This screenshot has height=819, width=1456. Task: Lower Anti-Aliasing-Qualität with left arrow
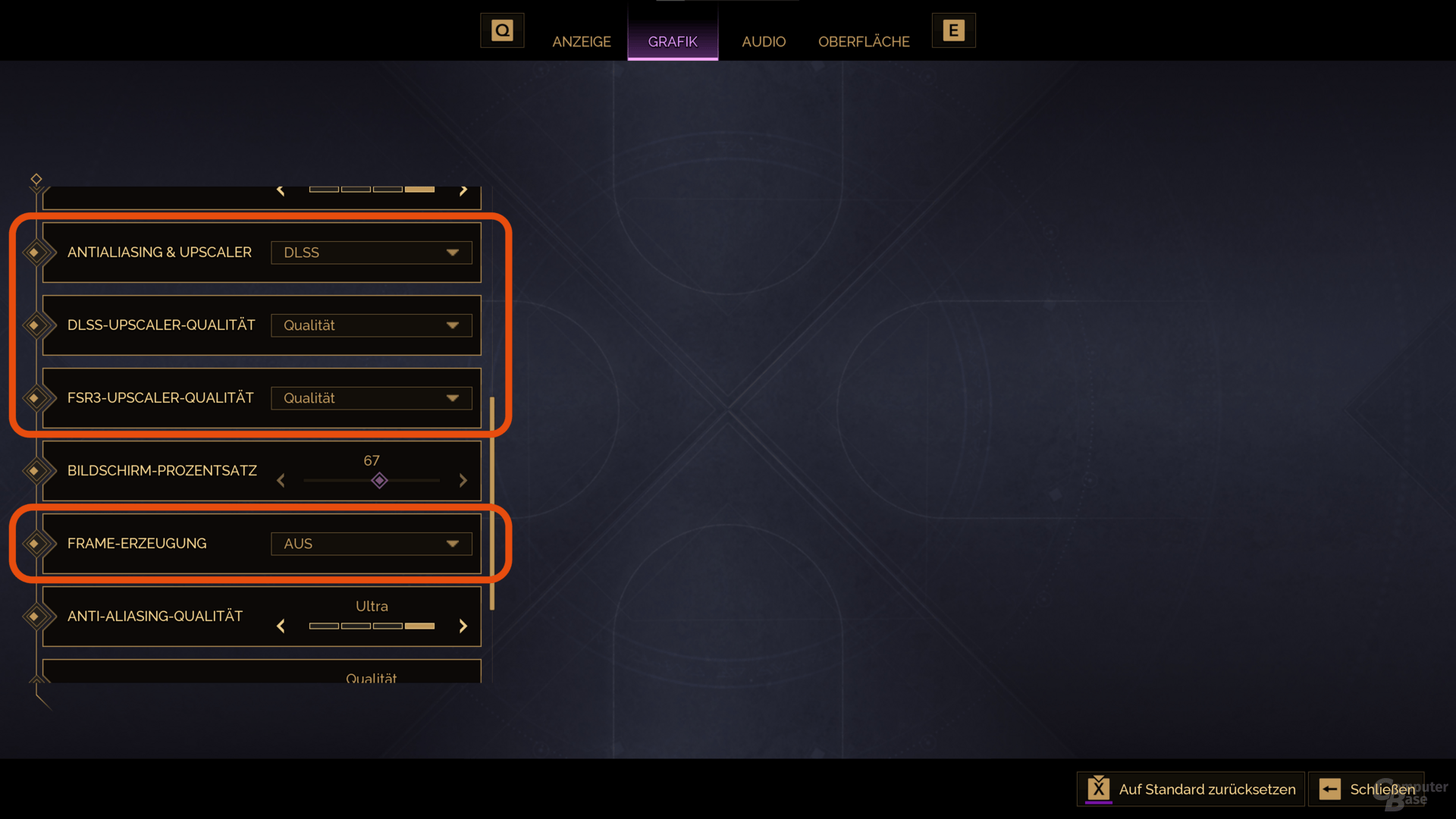coord(281,626)
